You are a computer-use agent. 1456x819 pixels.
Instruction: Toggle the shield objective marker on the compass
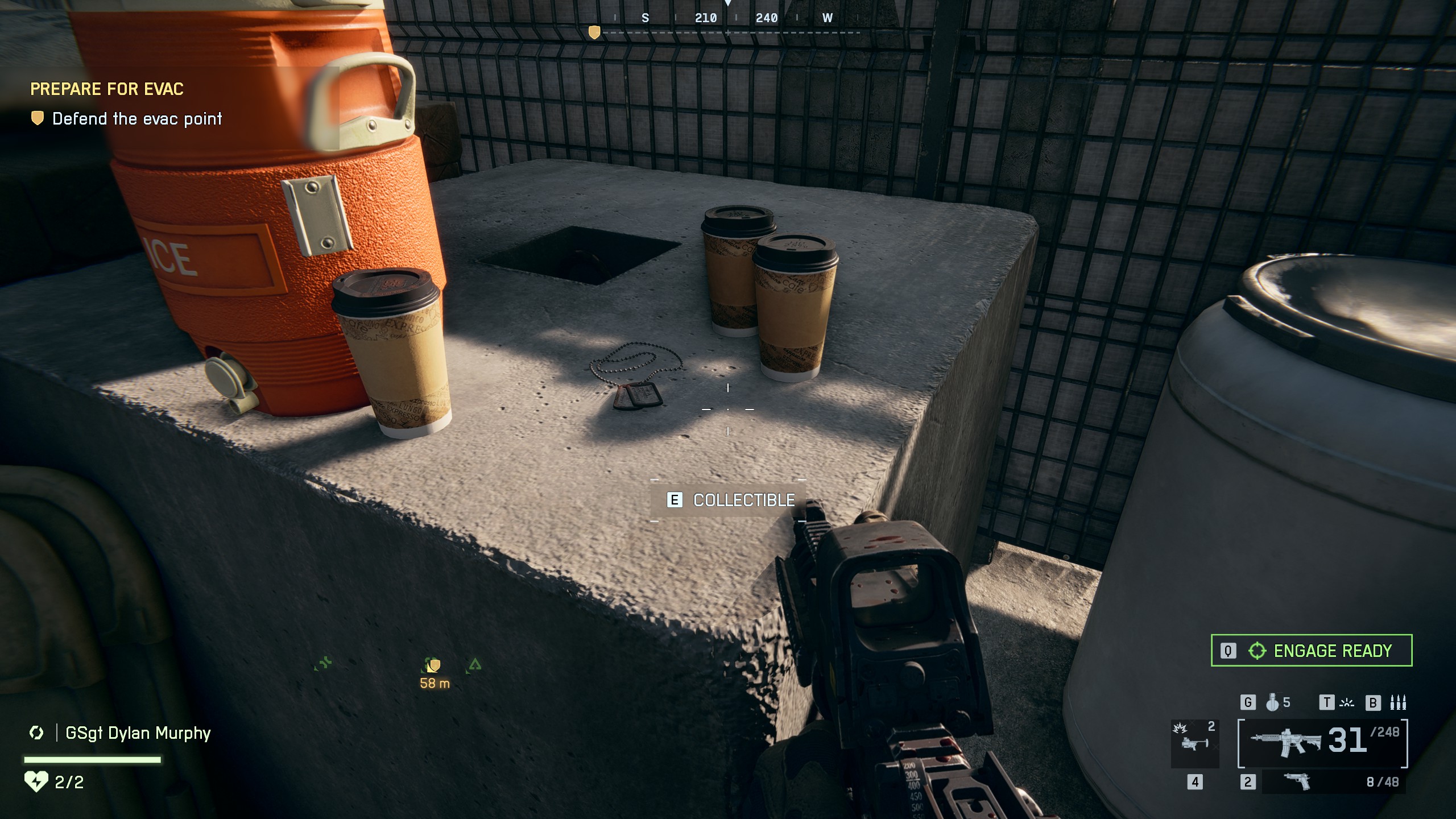coord(595,33)
